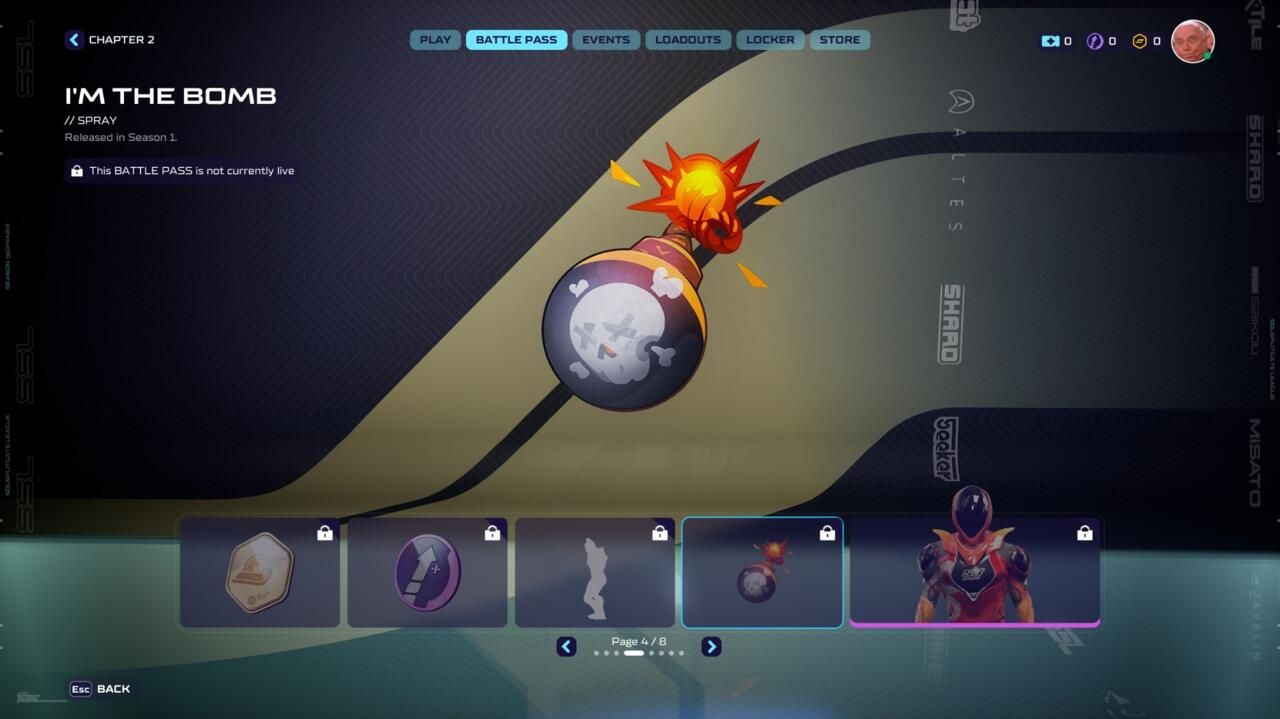
Task: Go to the Locker tab
Action: point(770,40)
